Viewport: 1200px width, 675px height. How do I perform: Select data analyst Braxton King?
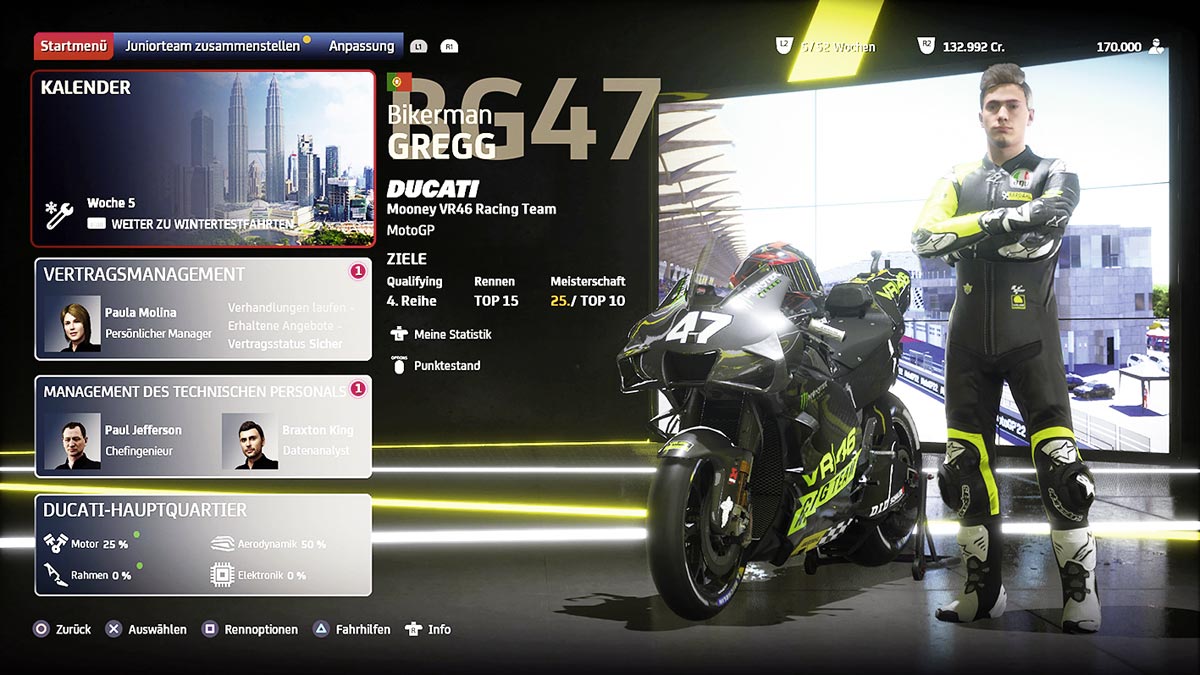pos(250,441)
